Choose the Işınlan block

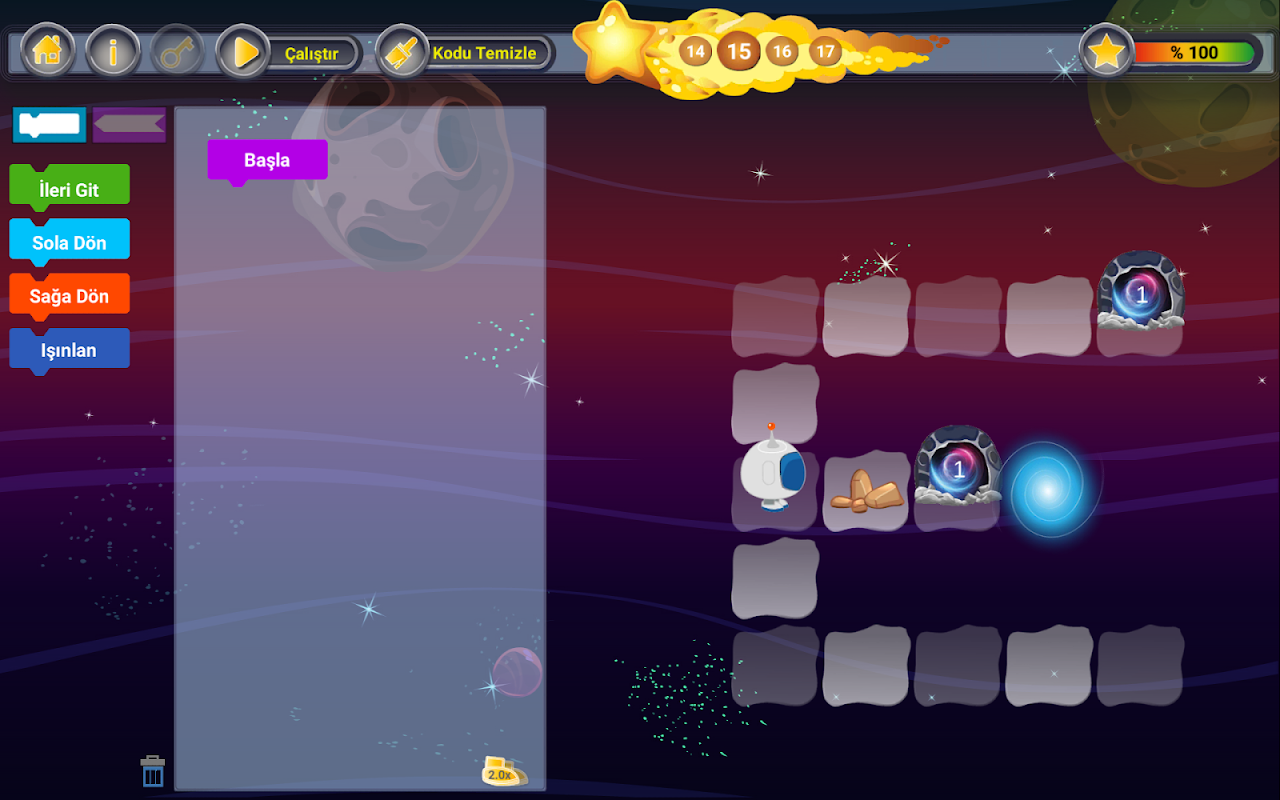pos(69,350)
